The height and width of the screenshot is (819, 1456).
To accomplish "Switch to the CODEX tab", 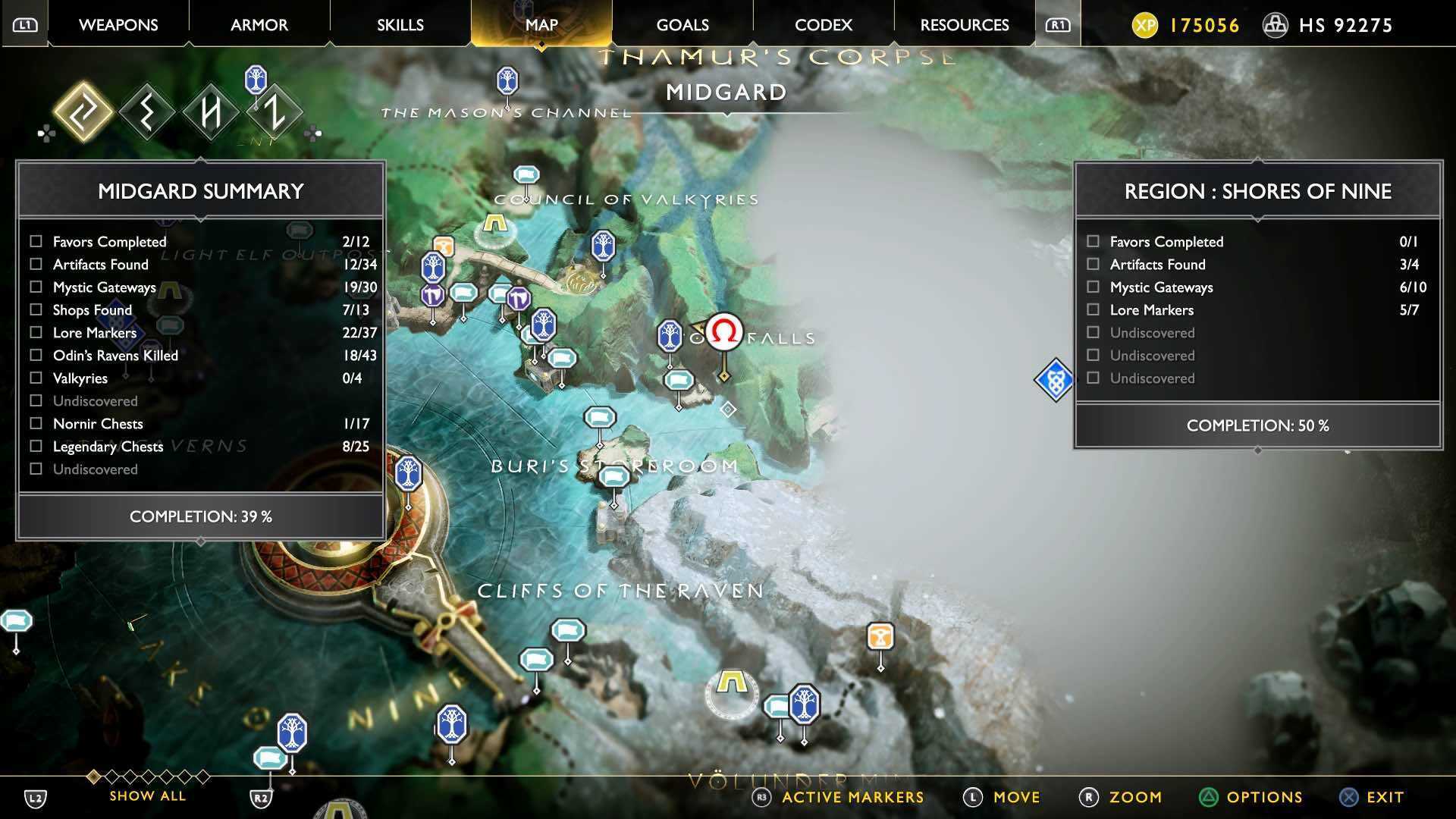I will 821,24.
